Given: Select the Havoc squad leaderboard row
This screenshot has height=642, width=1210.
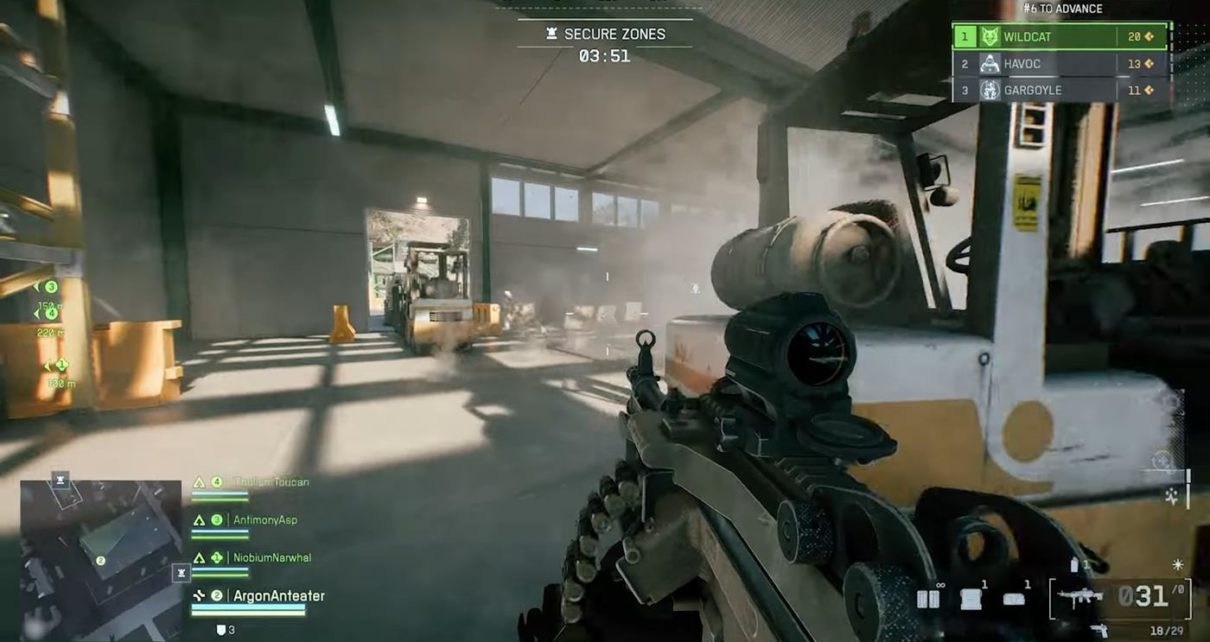Looking at the screenshot, I should (1060, 64).
